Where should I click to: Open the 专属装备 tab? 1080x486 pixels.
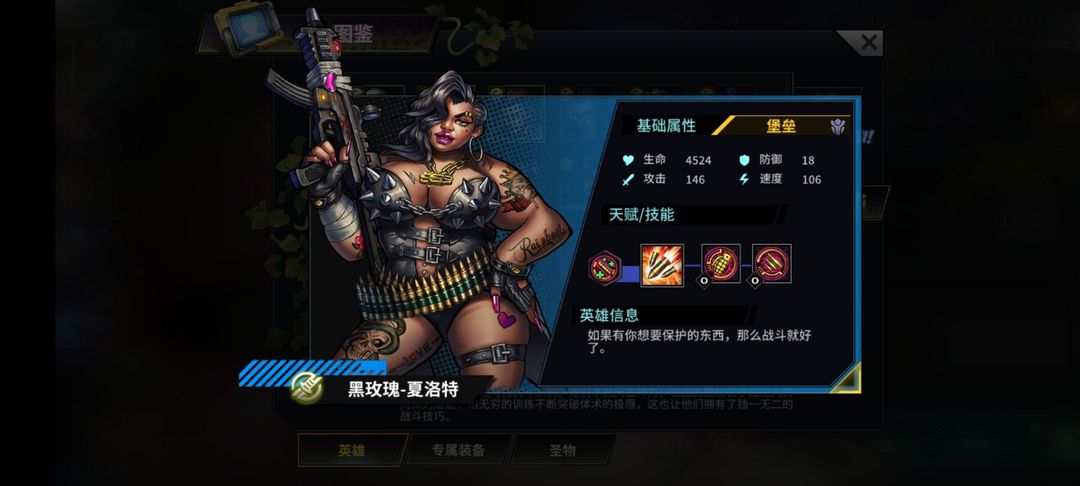[x=458, y=450]
